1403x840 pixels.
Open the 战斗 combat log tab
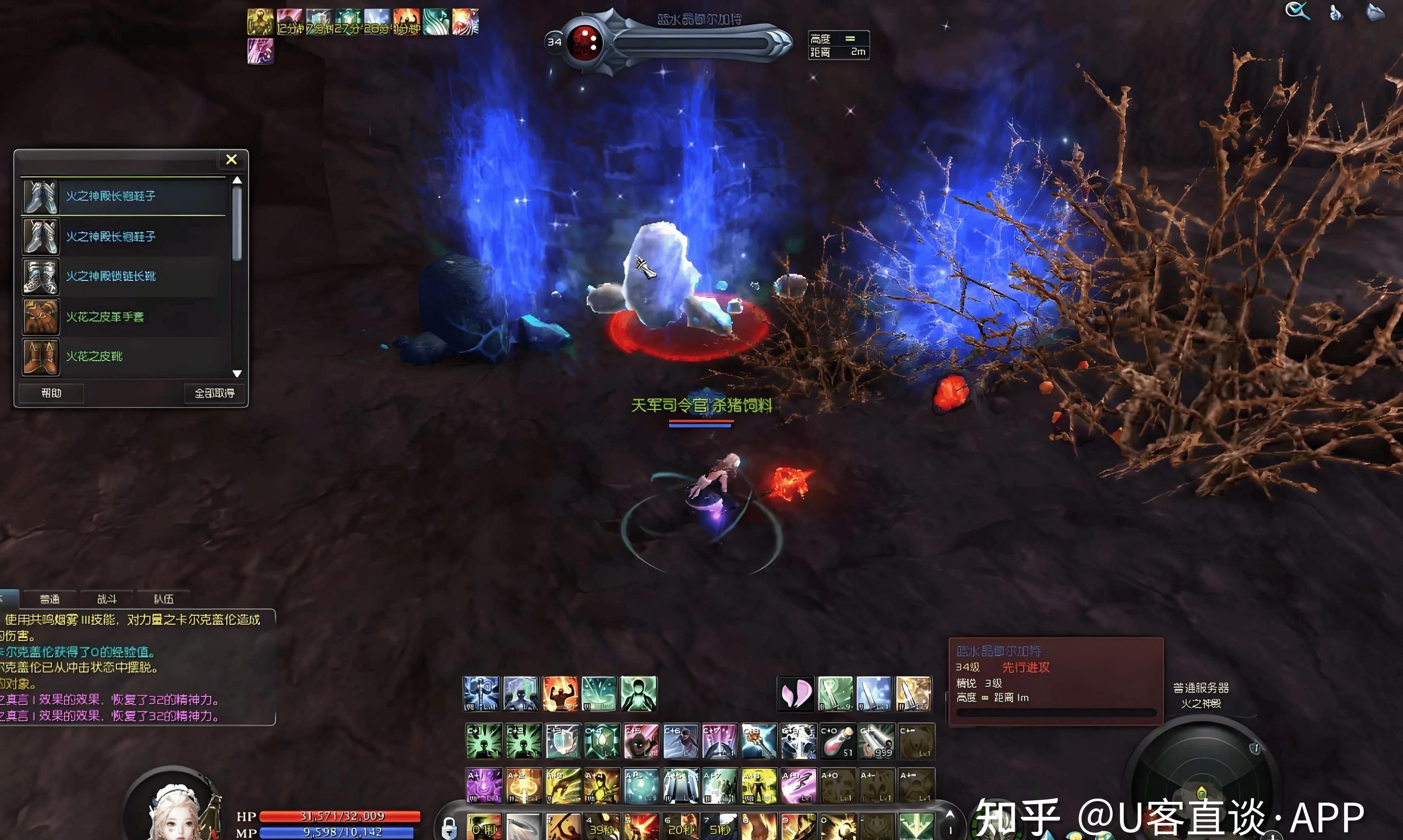(107, 599)
